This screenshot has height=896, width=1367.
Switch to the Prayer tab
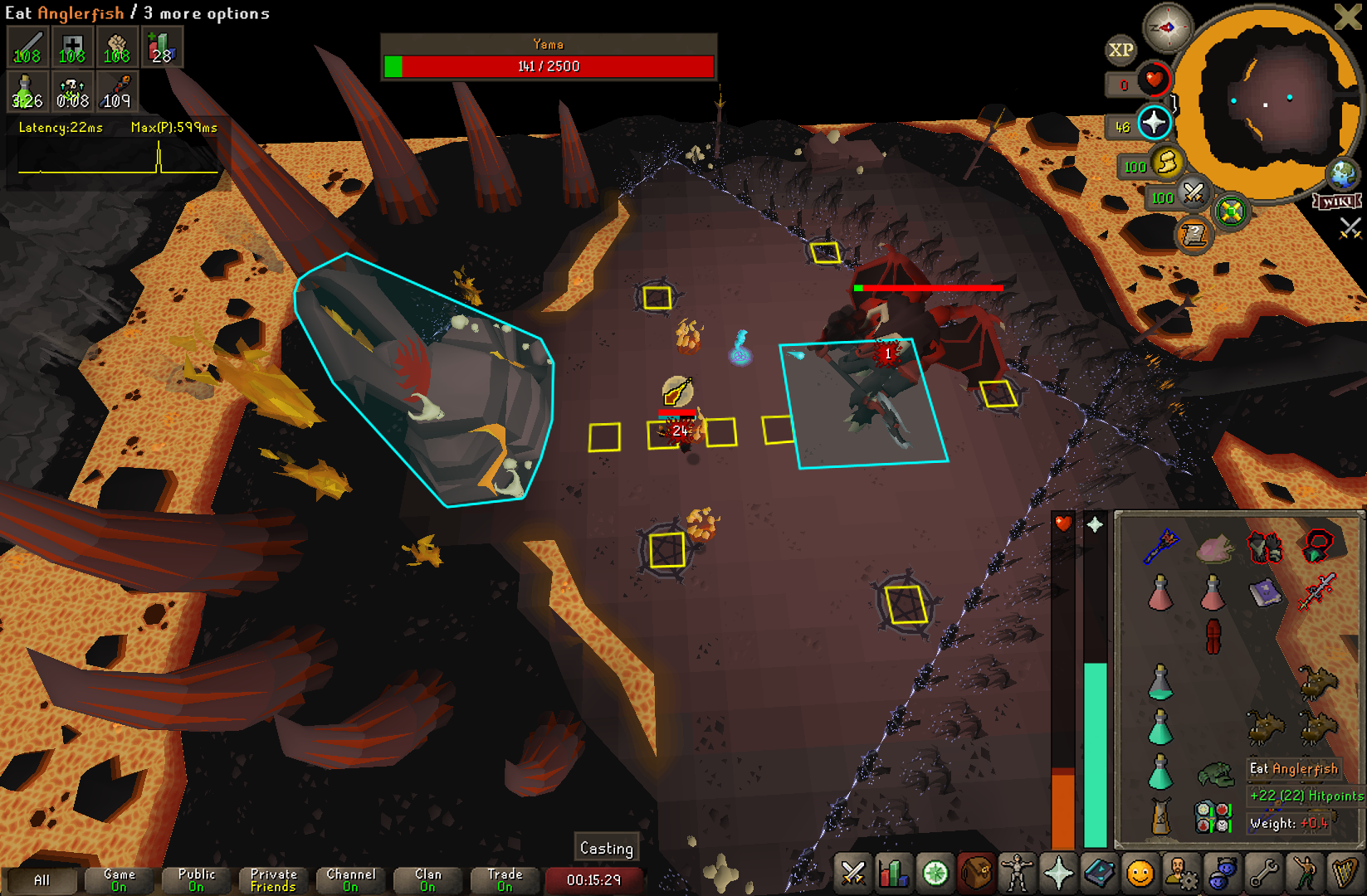point(1058,874)
